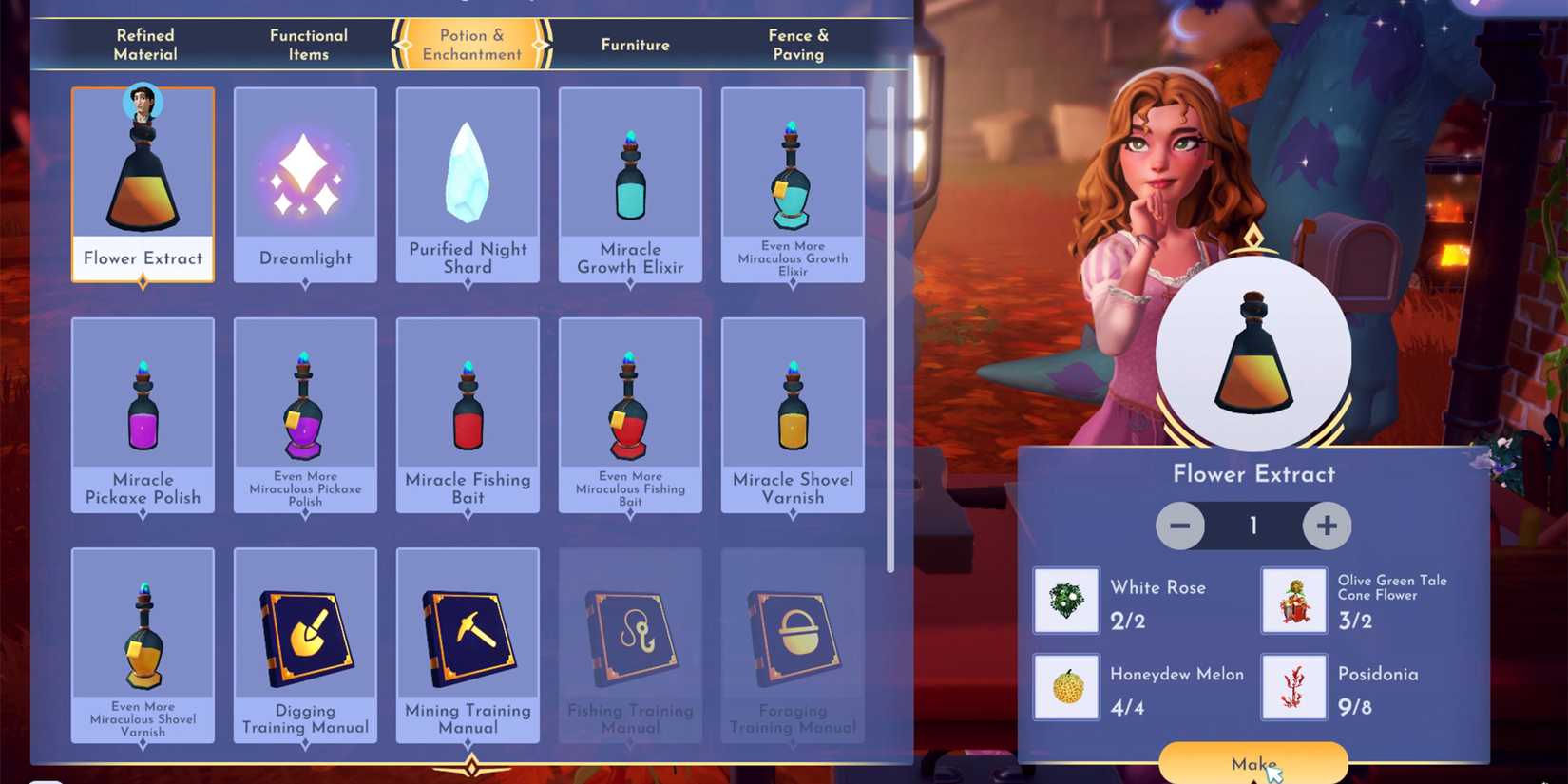The height and width of the screenshot is (784, 1568).
Task: Switch to the Furniture tab
Action: [634, 44]
